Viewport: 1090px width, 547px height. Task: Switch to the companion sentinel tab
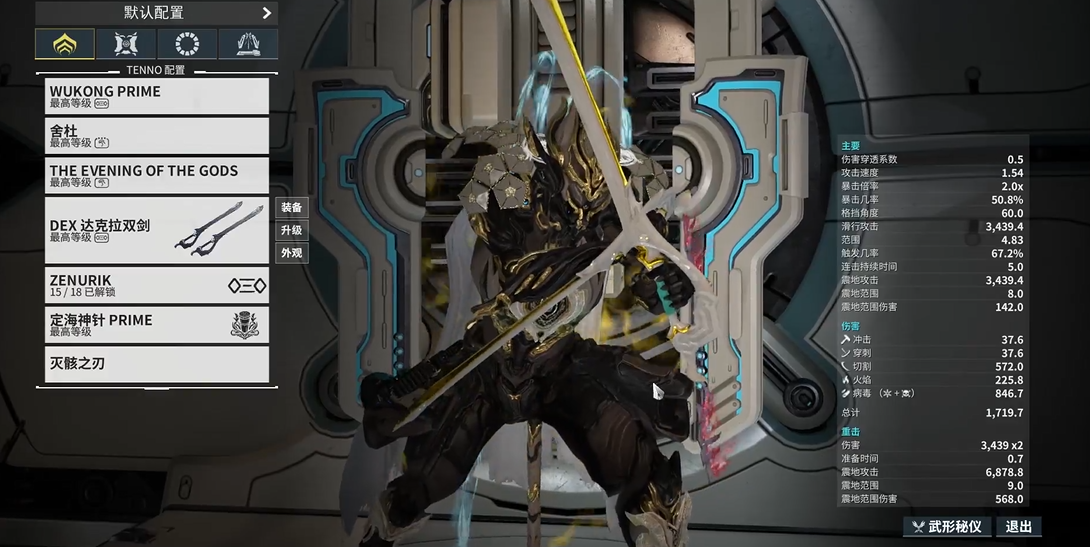(x=126, y=44)
